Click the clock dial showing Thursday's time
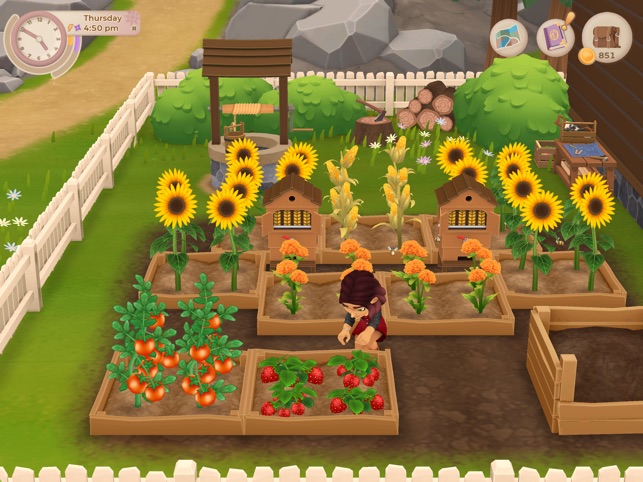Viewport: 643px width, 482px height. tap(36, 40)
